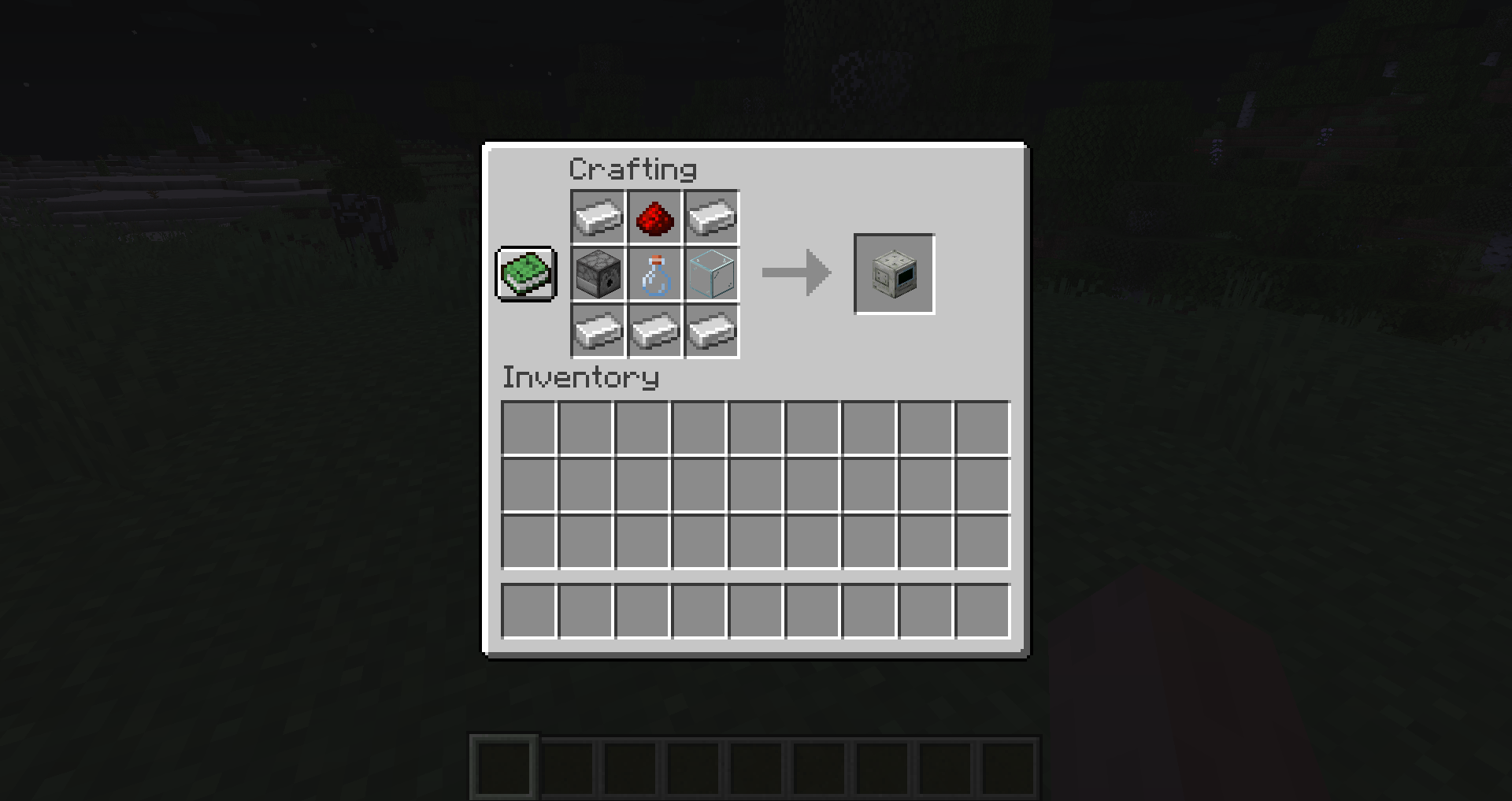Click the top-right iron ingot
The height and width of the screenshot is (801, 1512).
[x=711, y=217]
